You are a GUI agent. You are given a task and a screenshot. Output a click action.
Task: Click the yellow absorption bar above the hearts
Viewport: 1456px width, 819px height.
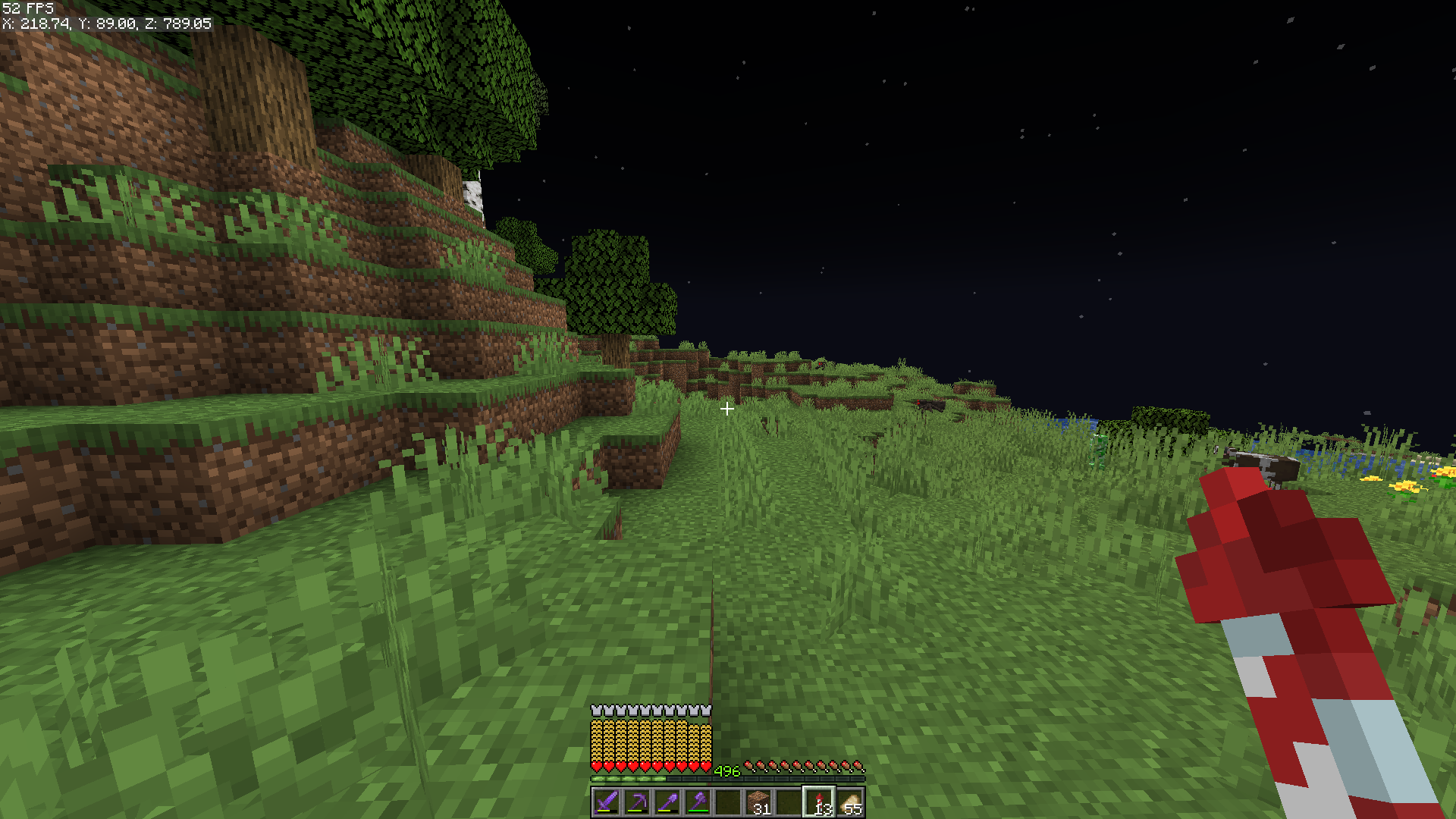652,739
